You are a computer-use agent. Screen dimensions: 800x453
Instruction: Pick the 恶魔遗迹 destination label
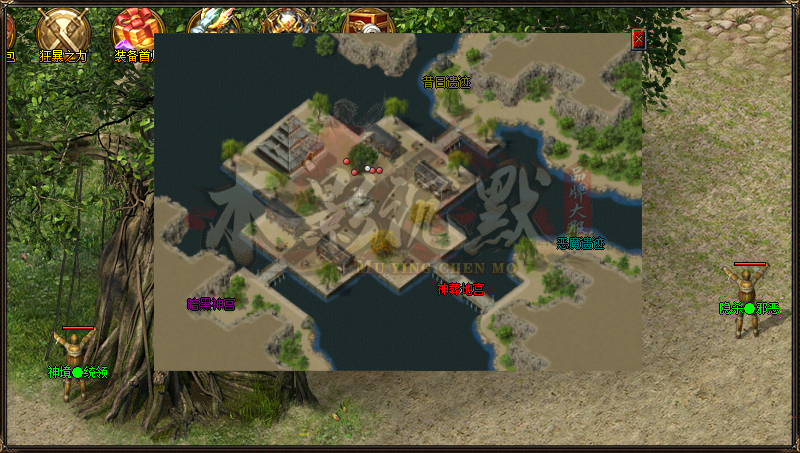(x=581, y=243)
